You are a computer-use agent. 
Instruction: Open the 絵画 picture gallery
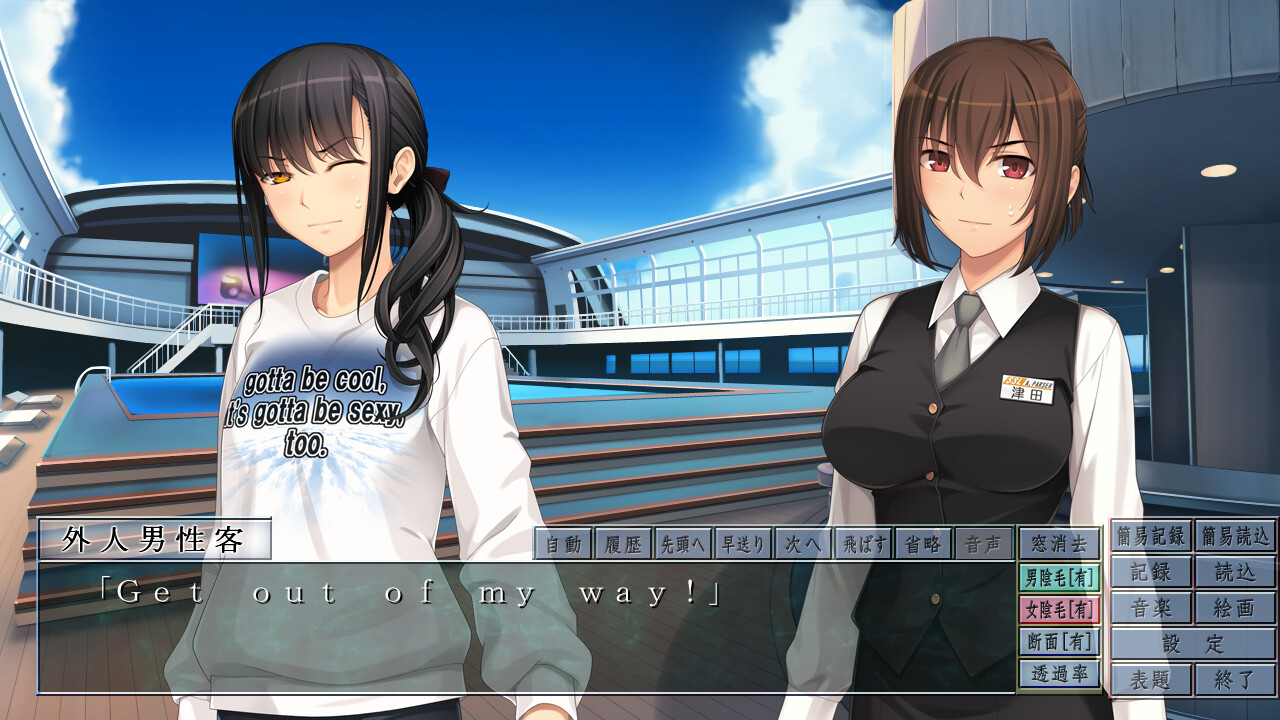tap(1235, 608)
